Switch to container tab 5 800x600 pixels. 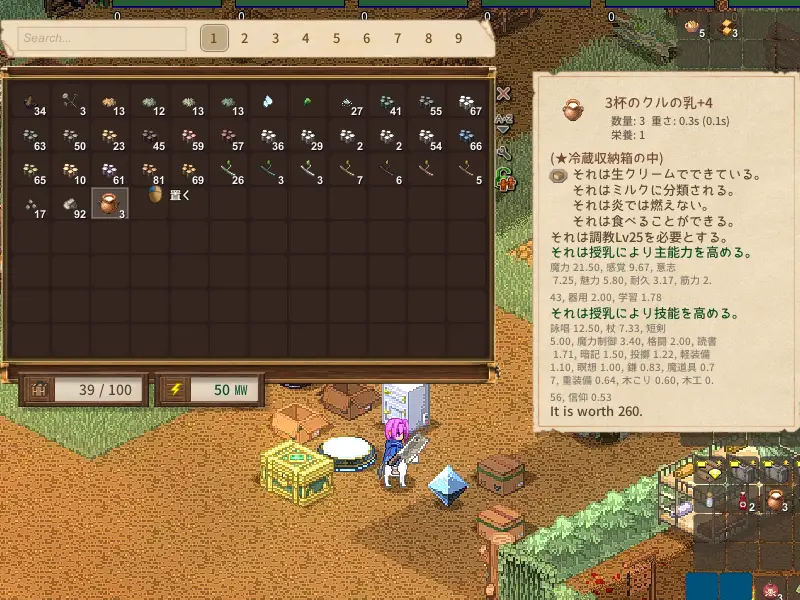(x=336, y=39)
